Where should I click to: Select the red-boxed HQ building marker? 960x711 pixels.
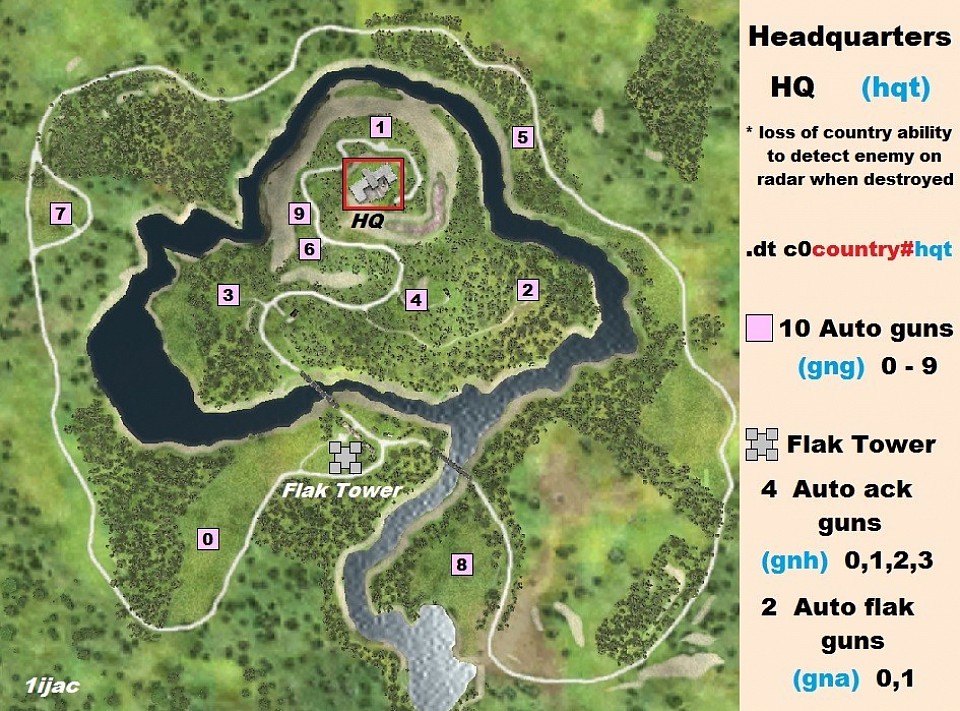point(373,184)
